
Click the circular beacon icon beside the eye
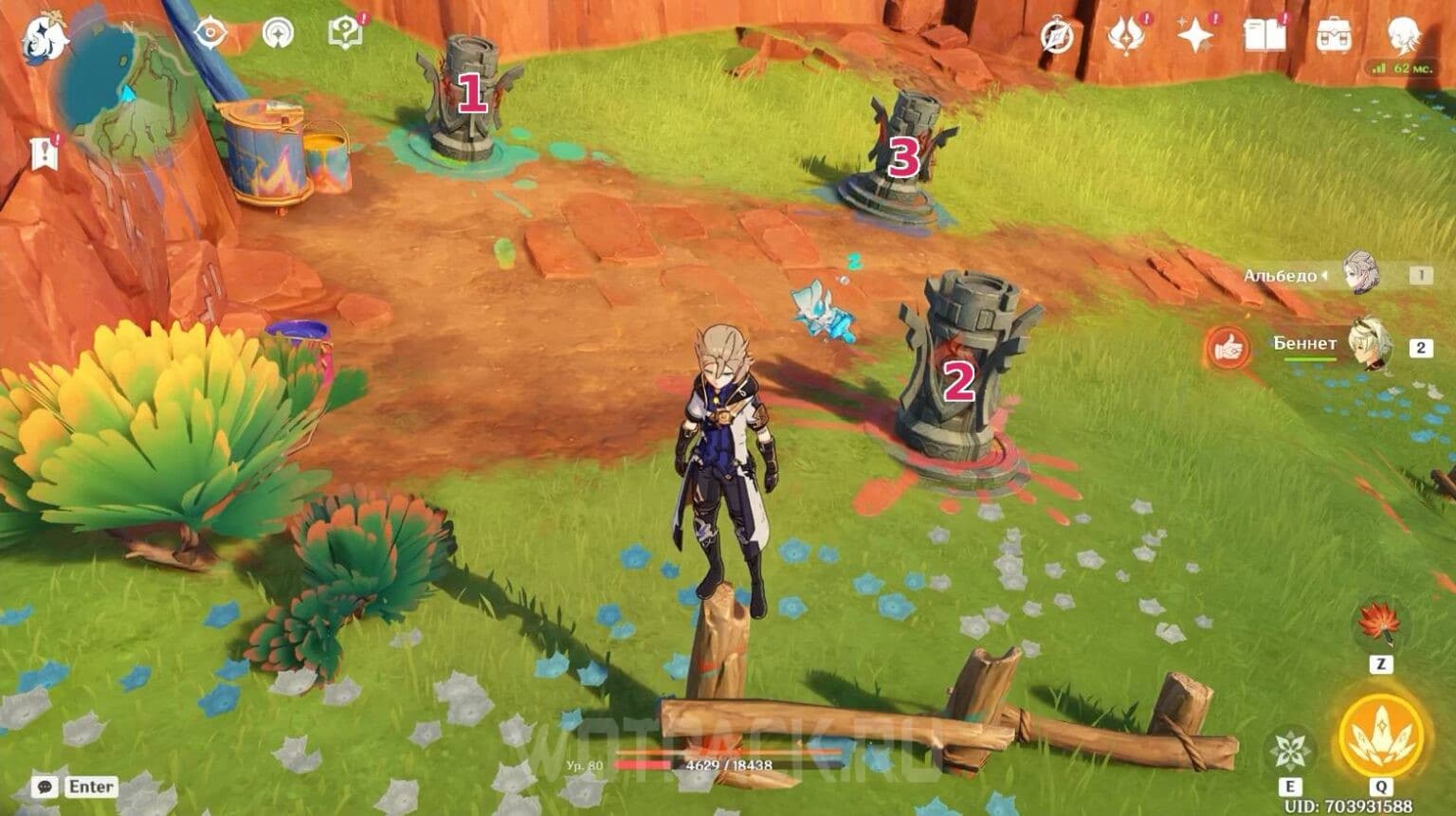(280, 30)
